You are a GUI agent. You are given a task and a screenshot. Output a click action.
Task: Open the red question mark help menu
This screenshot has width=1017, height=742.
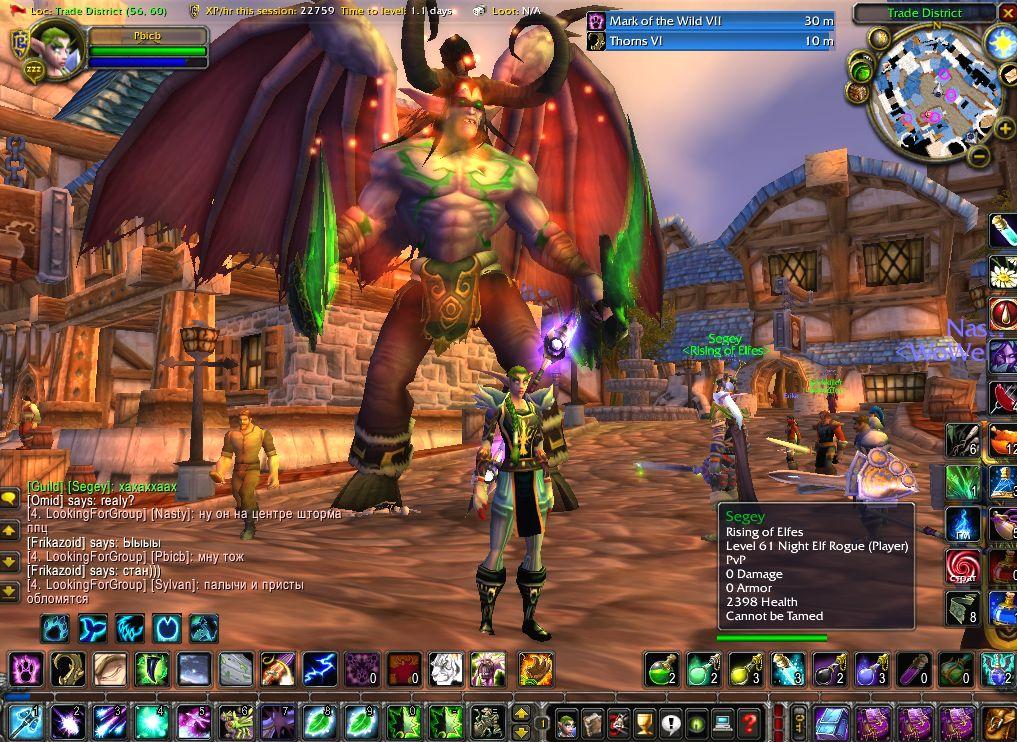(748, 721)
